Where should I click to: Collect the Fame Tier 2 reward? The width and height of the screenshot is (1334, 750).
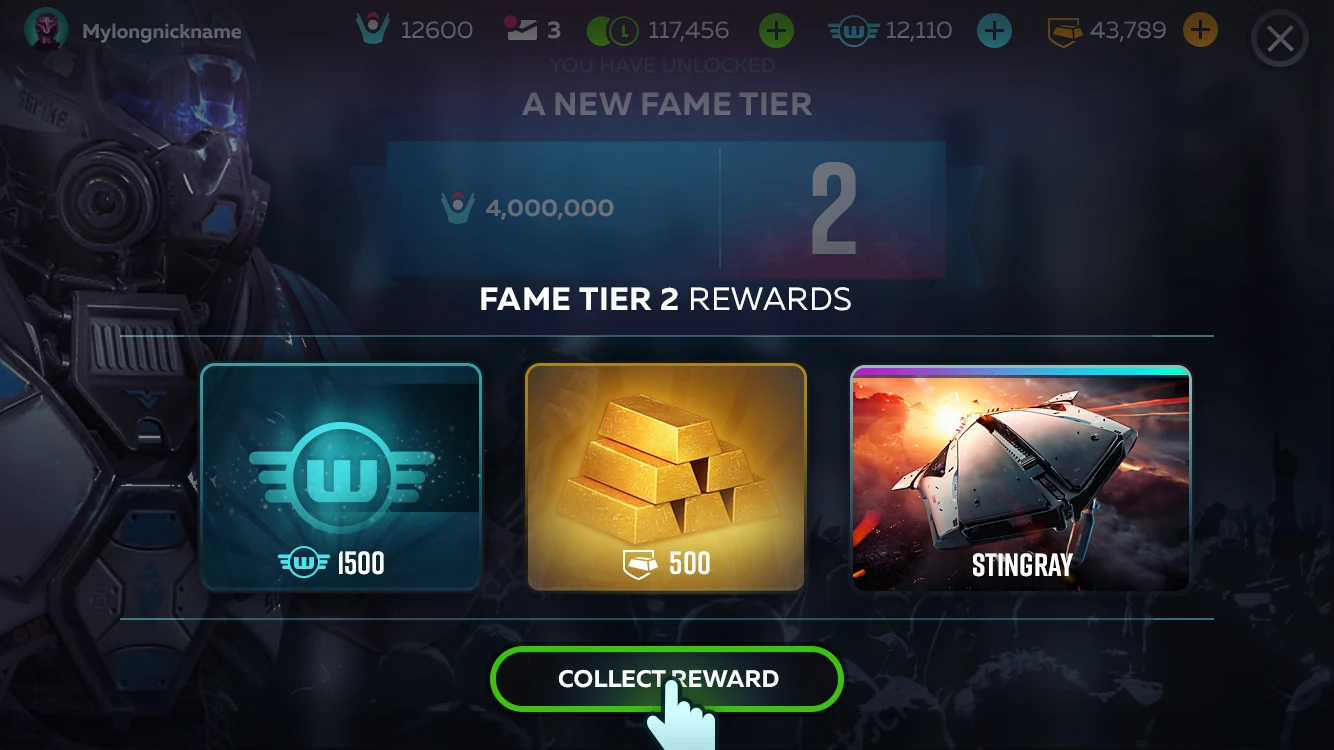(x=666, y=679)
